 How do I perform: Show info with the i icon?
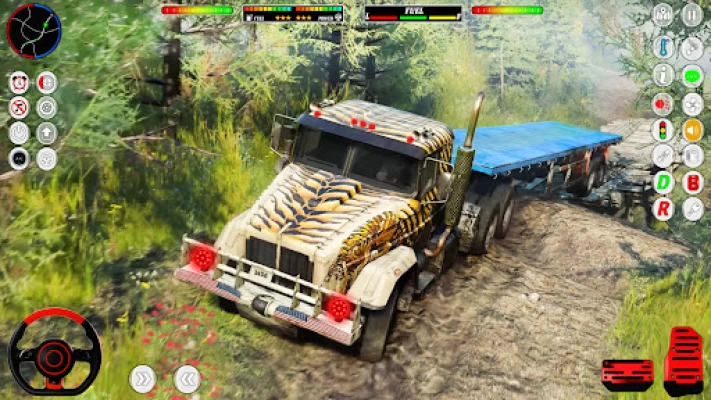coord(663,76)
